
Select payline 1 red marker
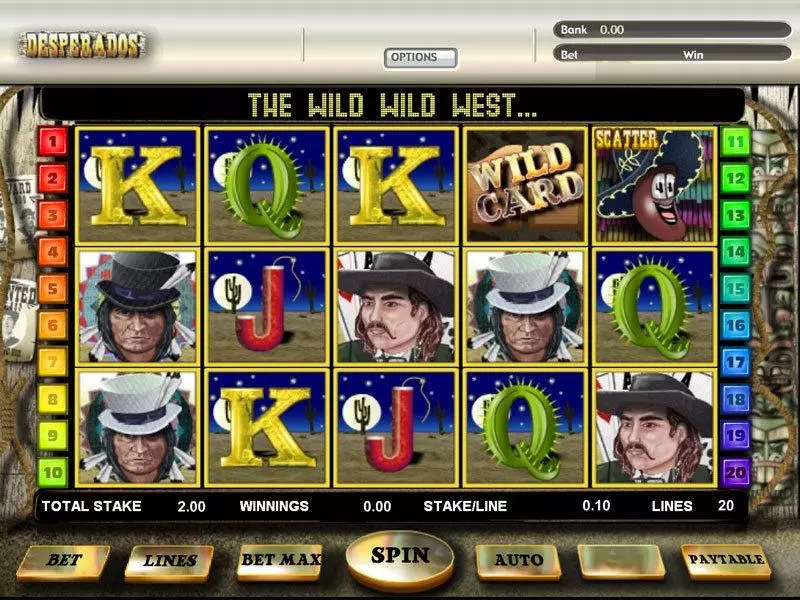[x=51, y=142]
